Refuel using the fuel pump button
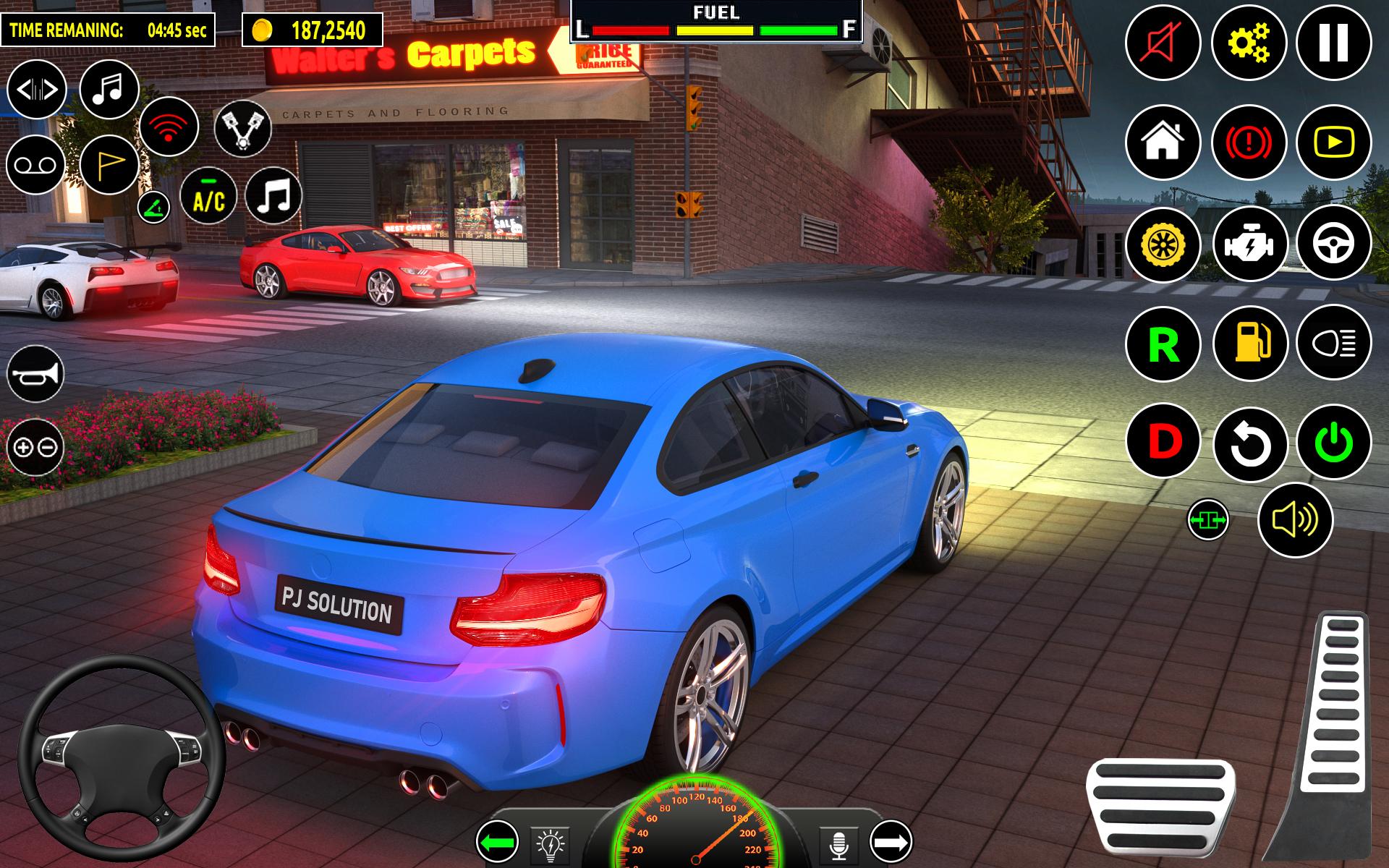Image resolution: width=1389 pixels, height=868 pixels. point(1249,344)
